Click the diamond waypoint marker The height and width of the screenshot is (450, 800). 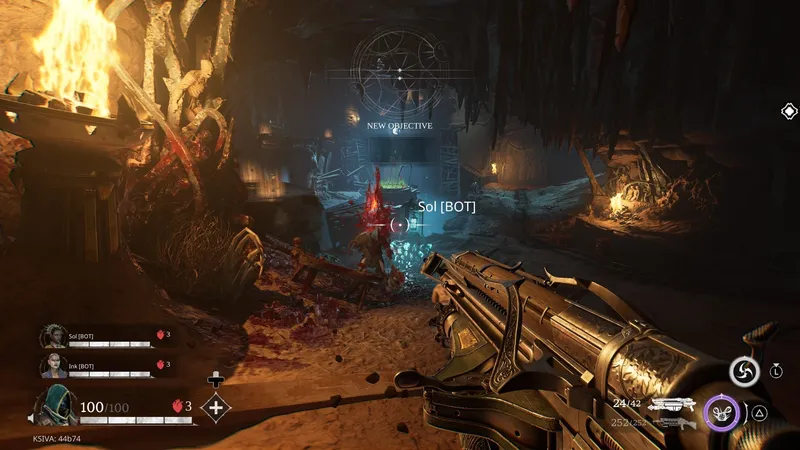coord(788,111)
